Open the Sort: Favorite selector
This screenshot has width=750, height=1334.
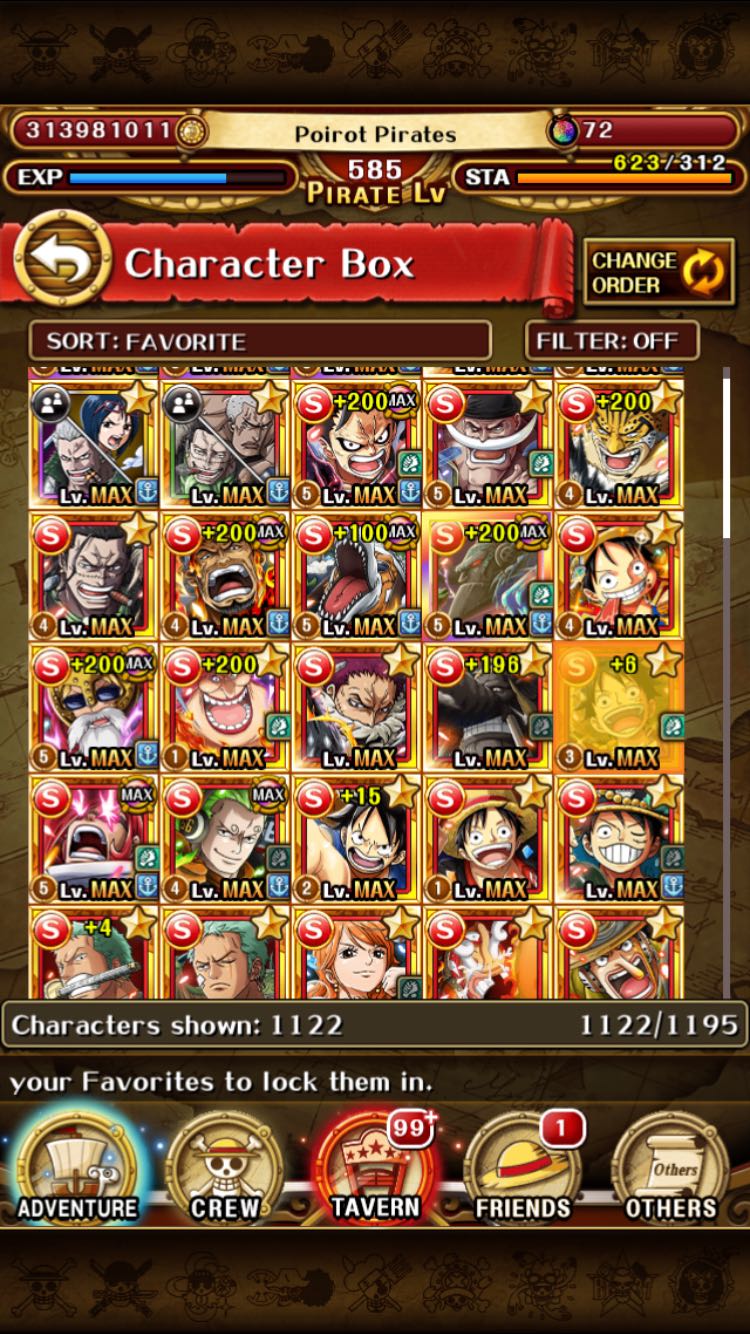(260, 341)
